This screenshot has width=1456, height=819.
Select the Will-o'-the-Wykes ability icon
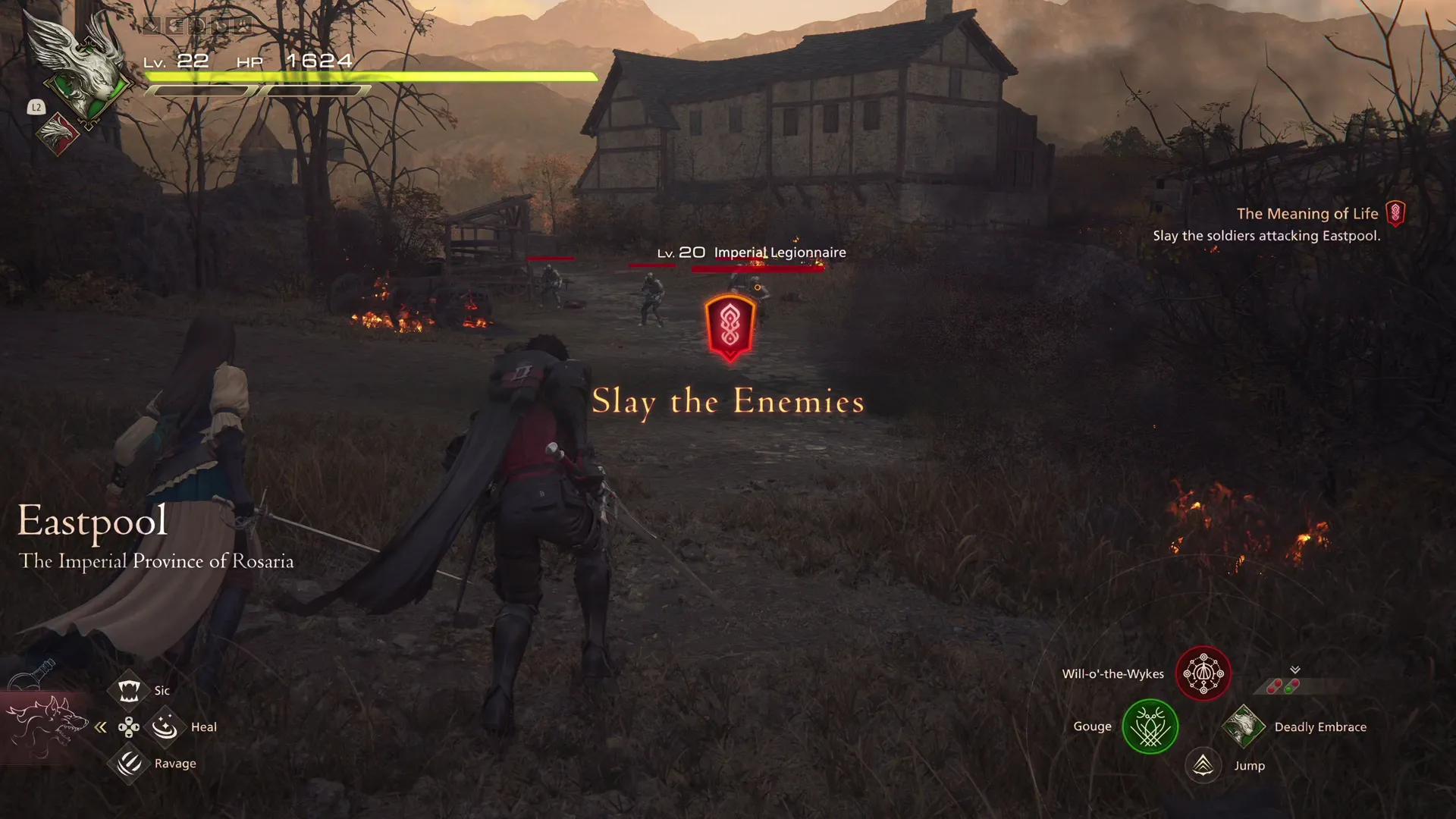coord(1203,673)
